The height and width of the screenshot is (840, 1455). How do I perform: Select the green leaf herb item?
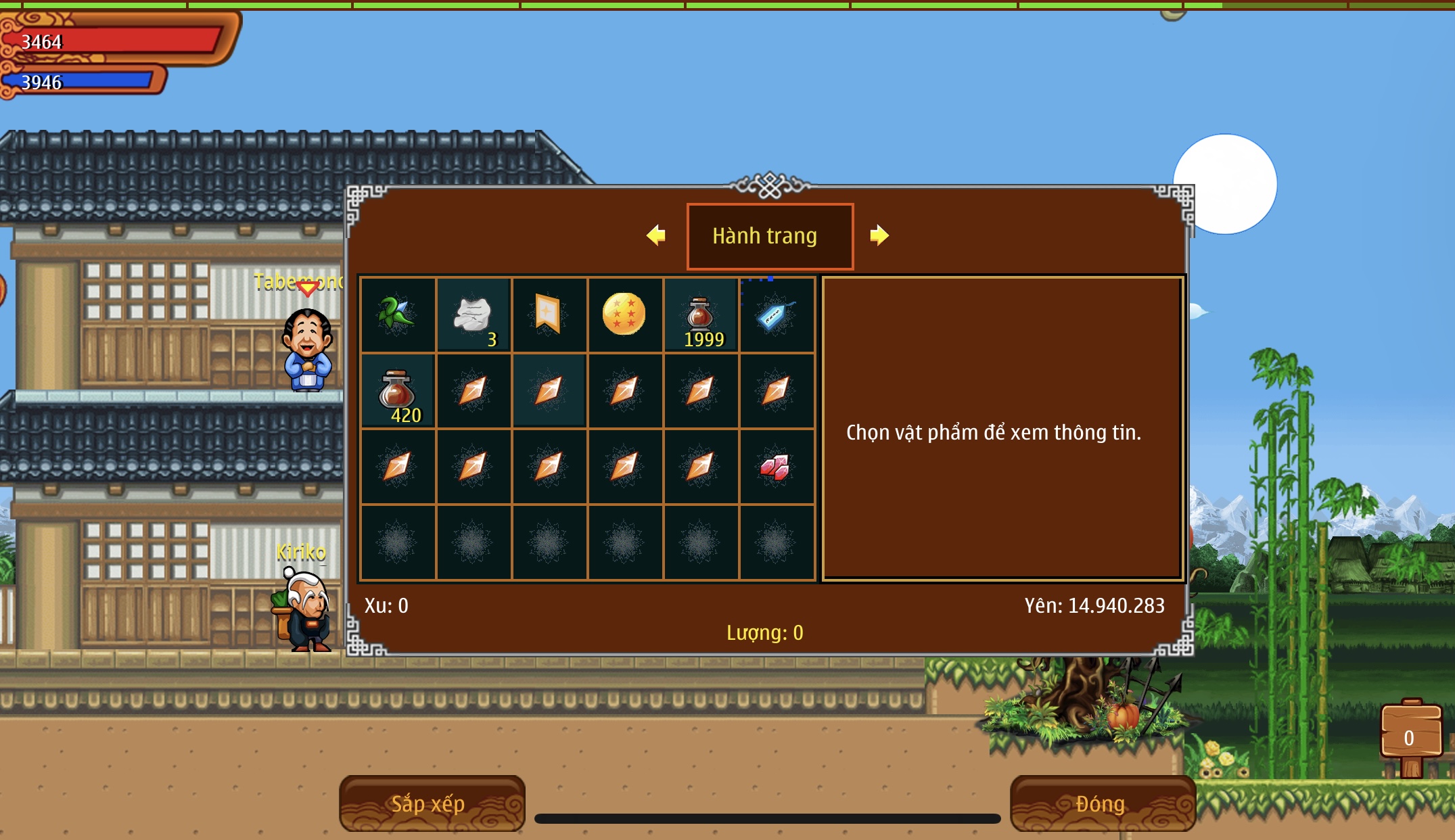[398, 314]
